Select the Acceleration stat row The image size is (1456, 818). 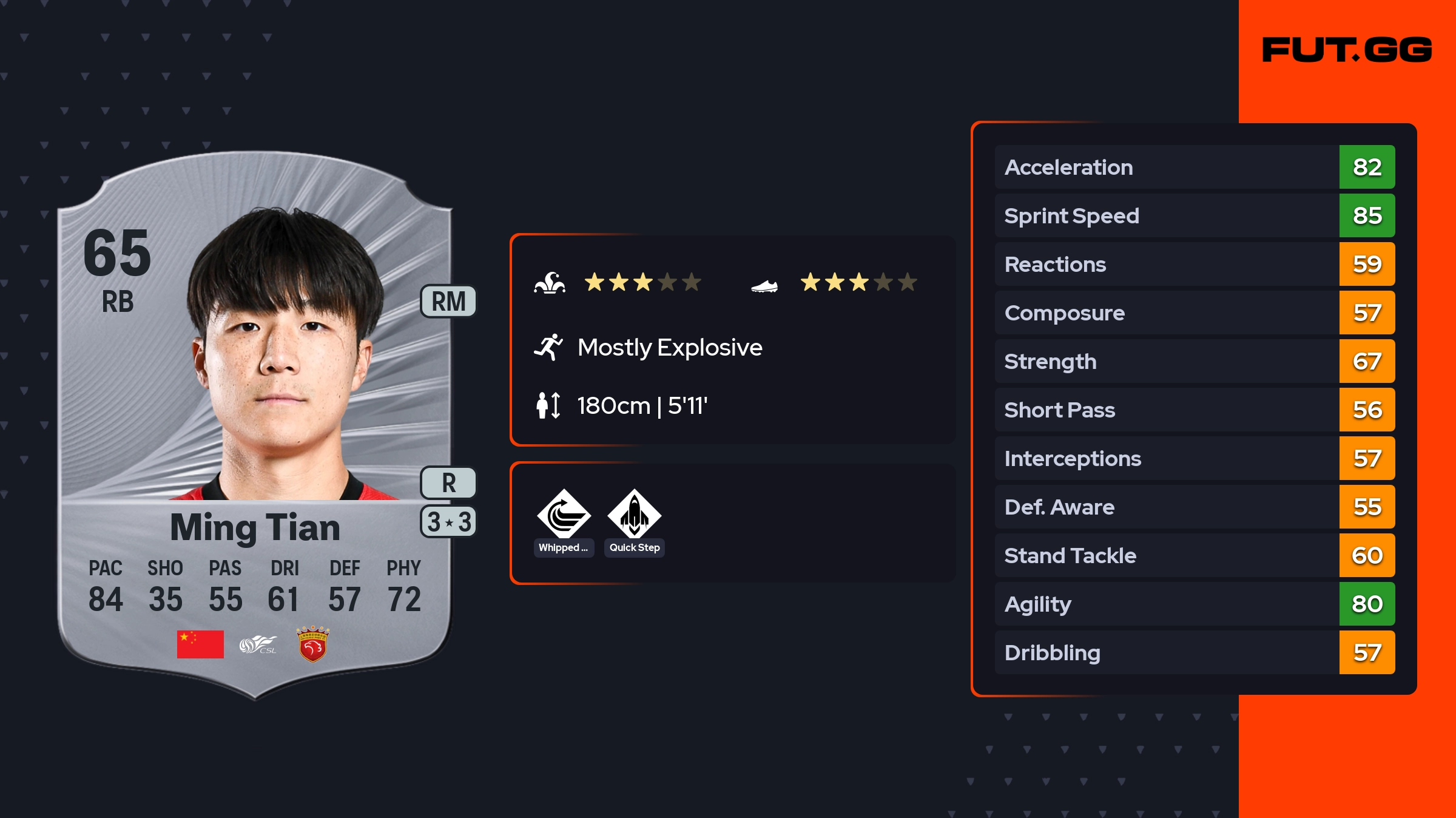1194,167
